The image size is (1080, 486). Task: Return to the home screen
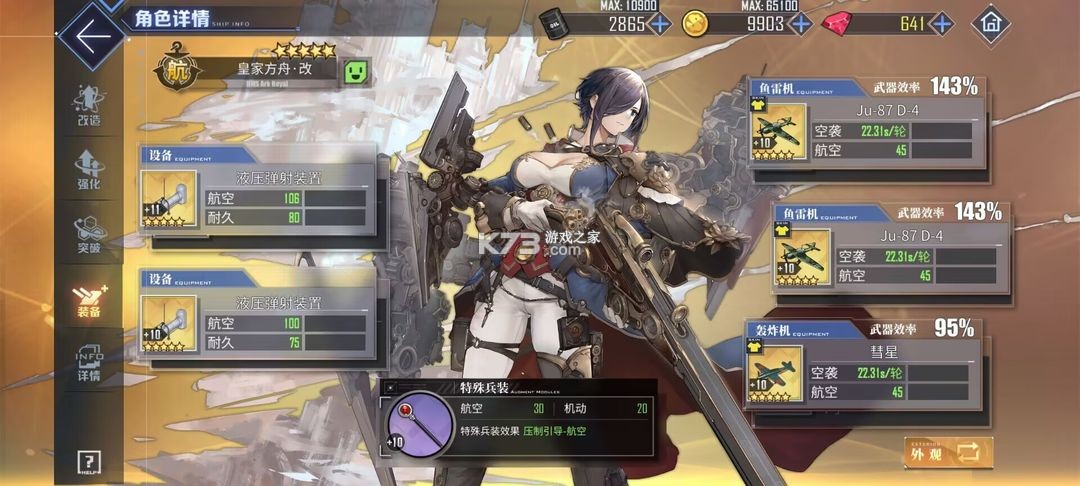coord(991,21)
